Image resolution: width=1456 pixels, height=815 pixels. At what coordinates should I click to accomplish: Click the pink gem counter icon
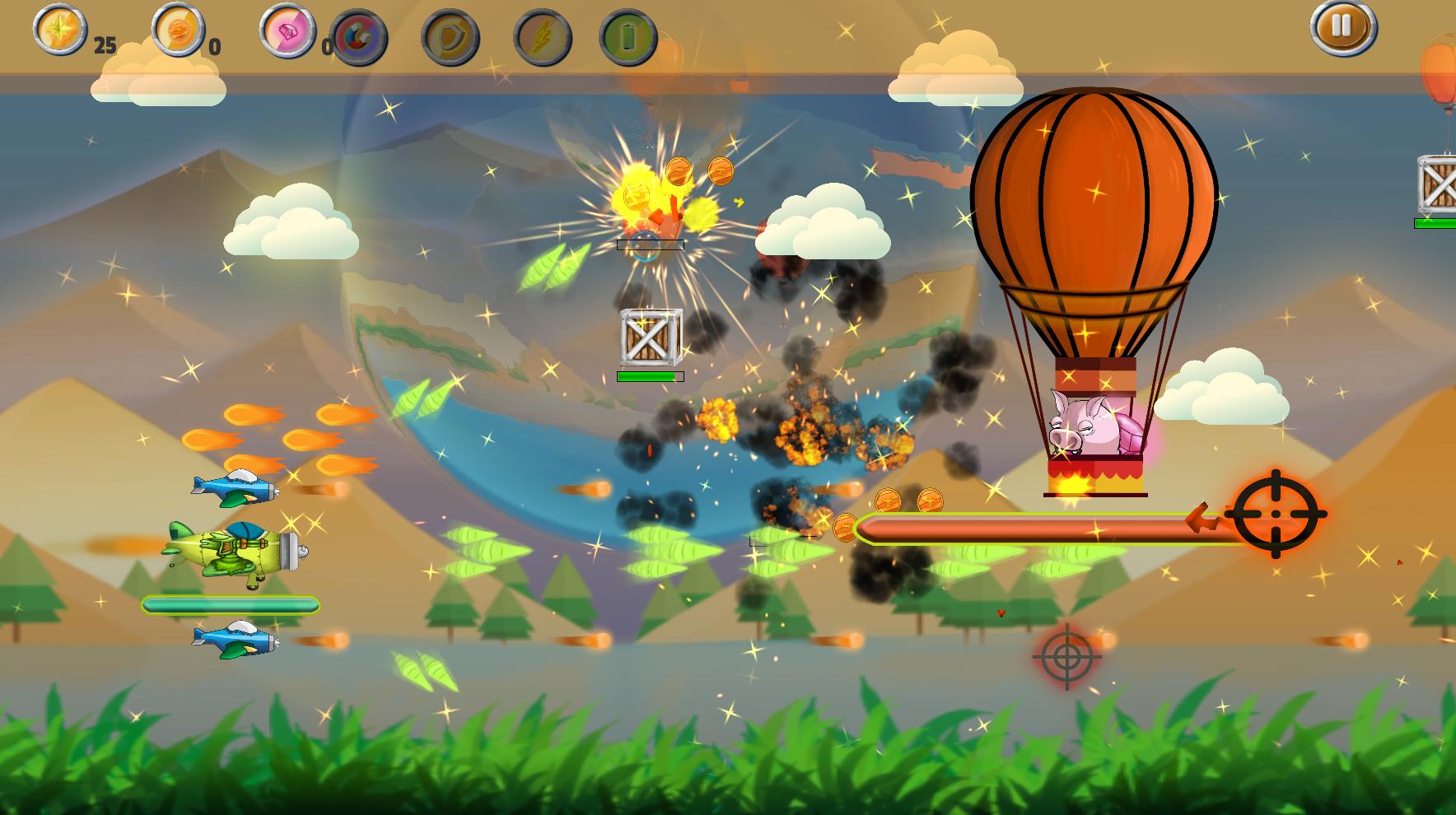pos(287,30)
